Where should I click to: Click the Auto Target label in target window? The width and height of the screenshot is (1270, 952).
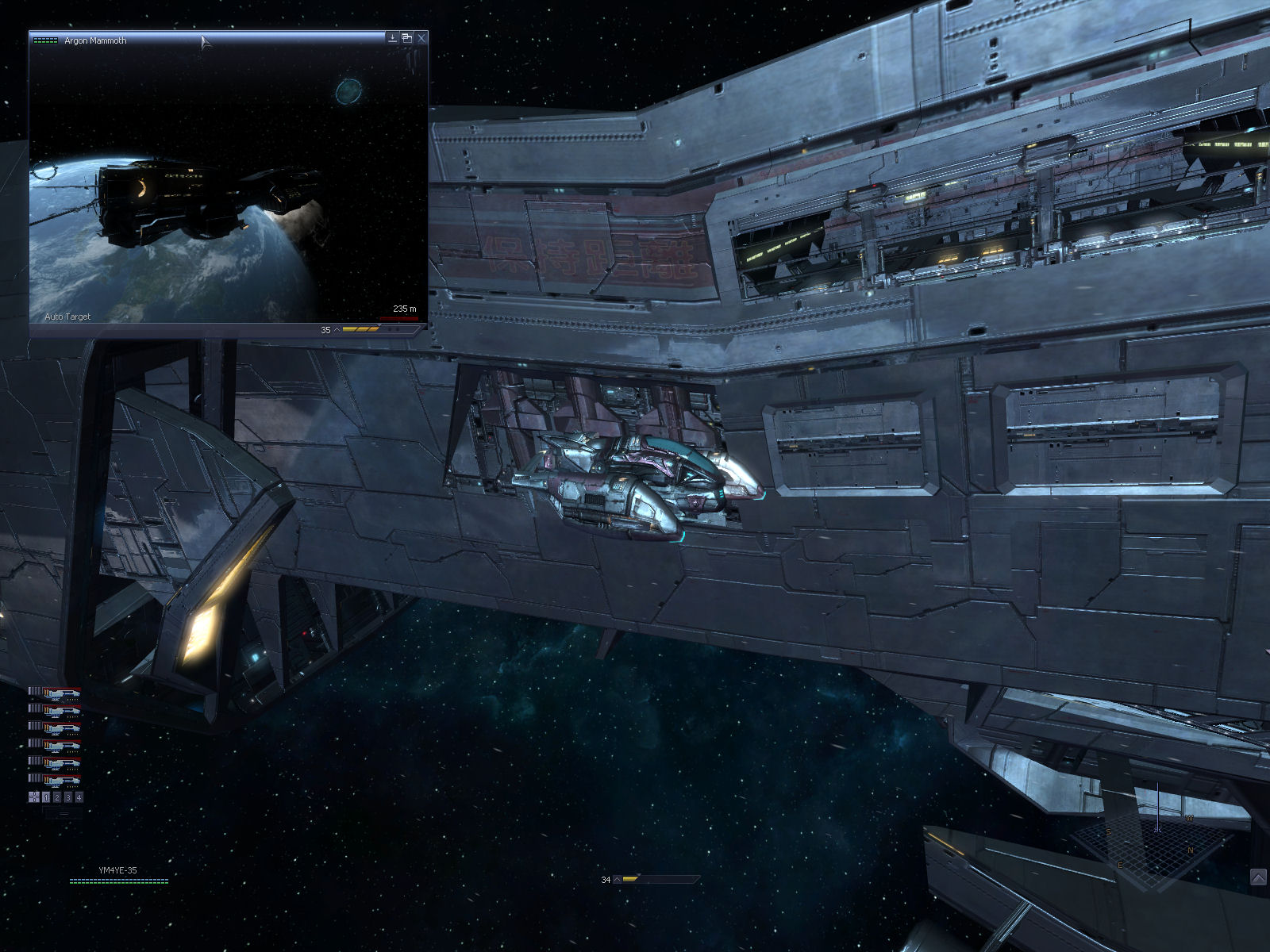coord(67,317)
